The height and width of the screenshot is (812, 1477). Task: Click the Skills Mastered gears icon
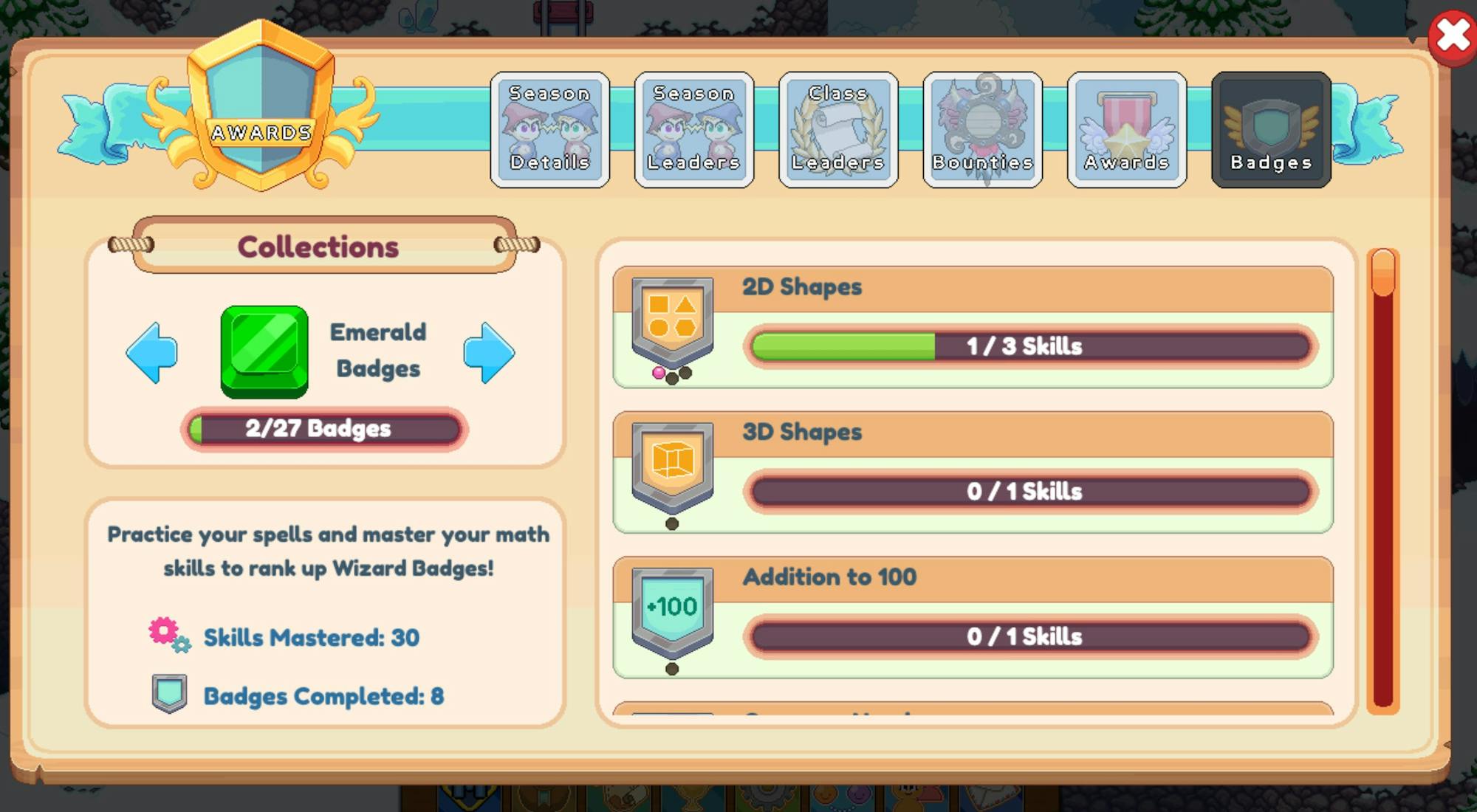(x=168, y=636)
